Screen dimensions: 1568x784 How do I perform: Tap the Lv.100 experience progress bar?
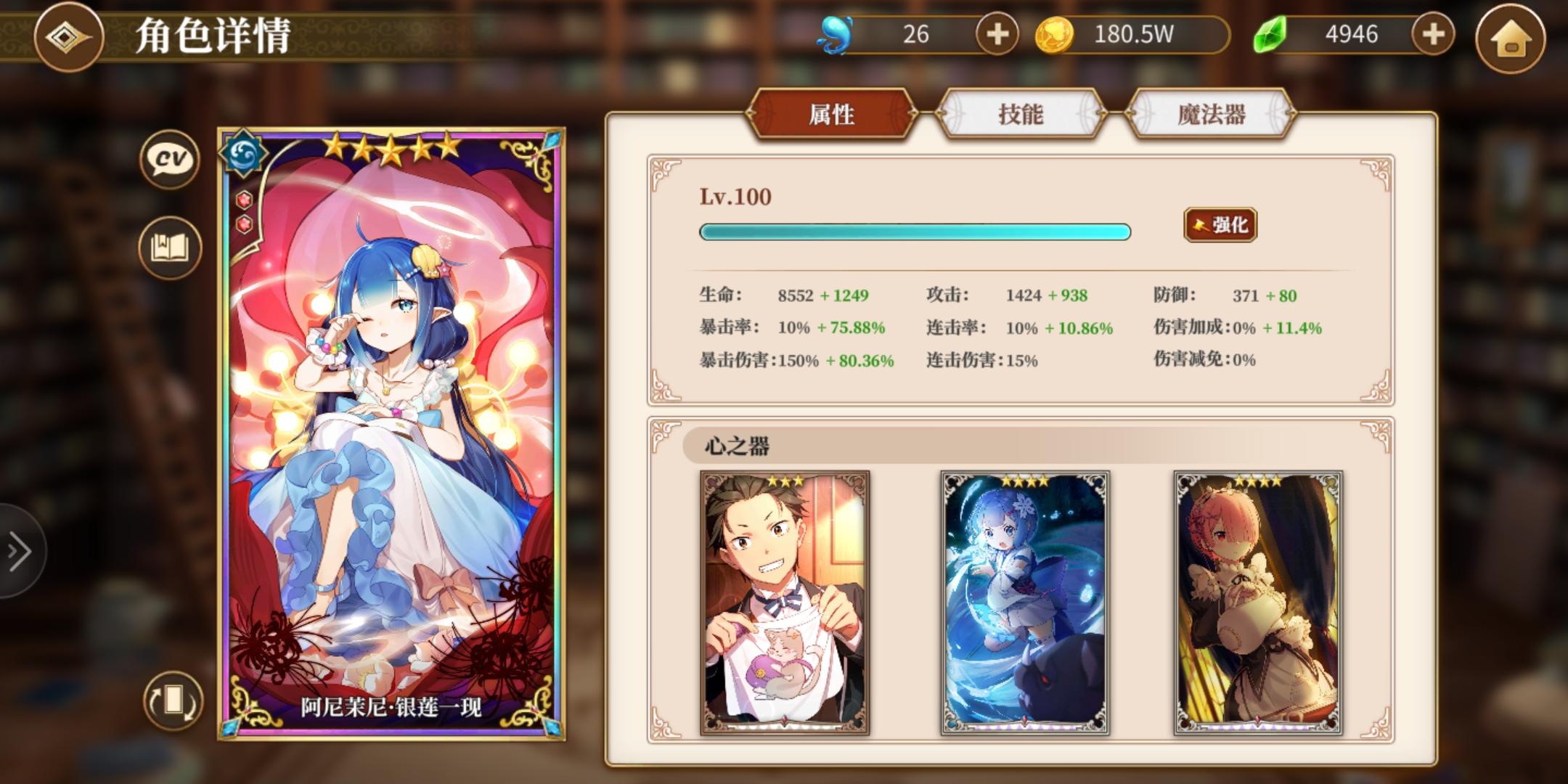tap(913, 232)
